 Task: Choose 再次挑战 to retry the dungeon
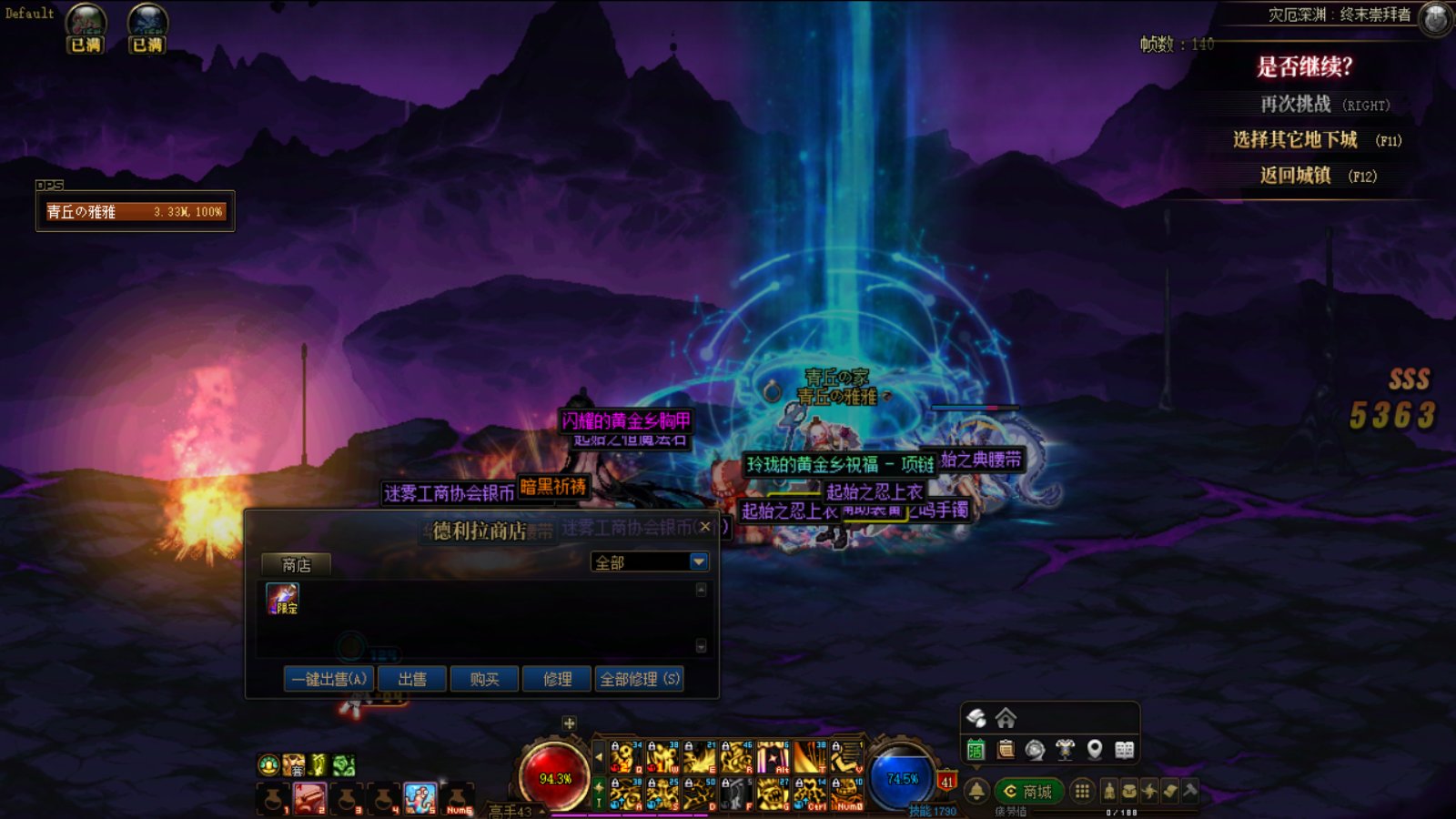[1295, 105]
